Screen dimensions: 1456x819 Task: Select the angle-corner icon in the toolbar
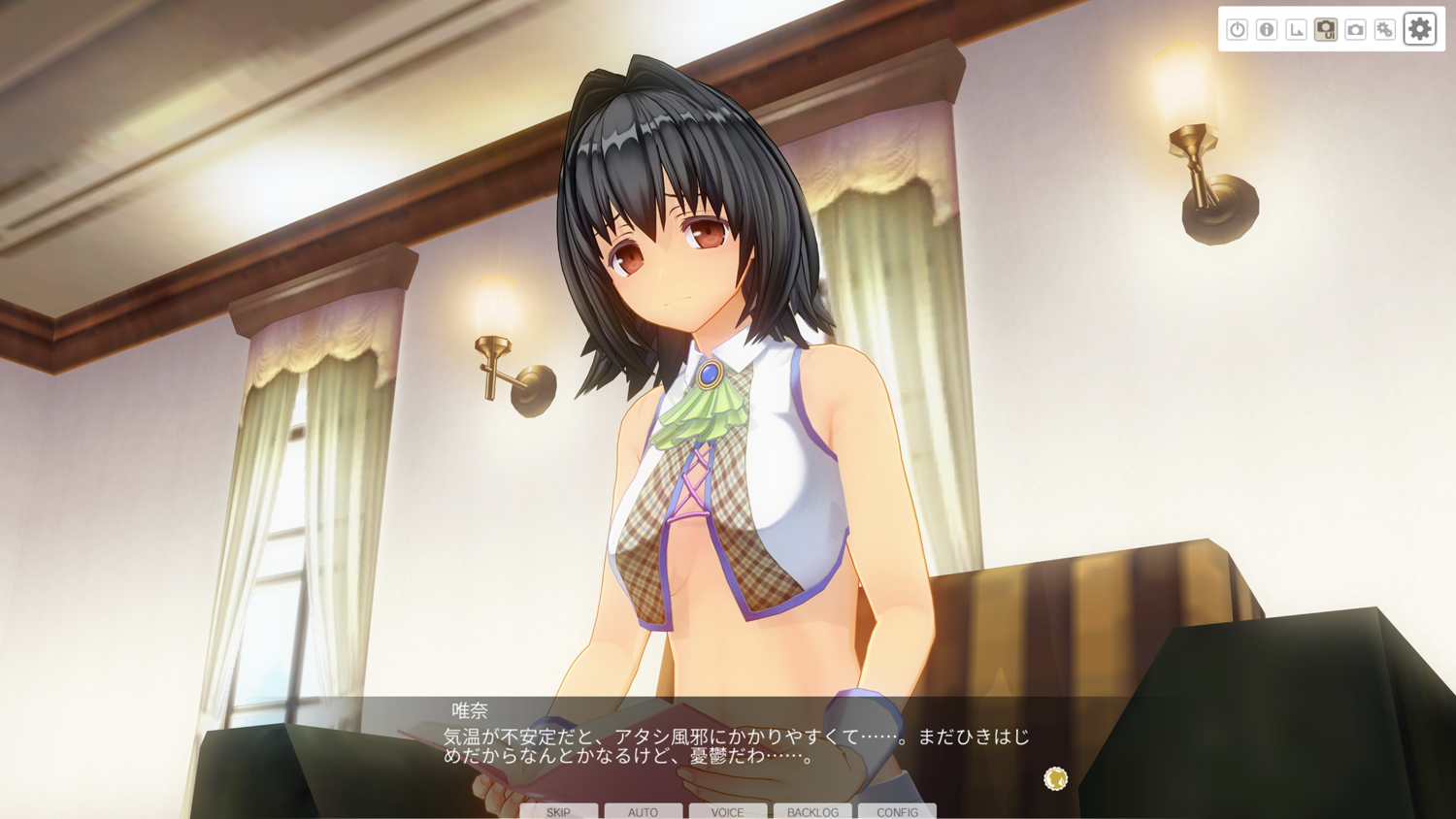click(x=1296, y=29)
